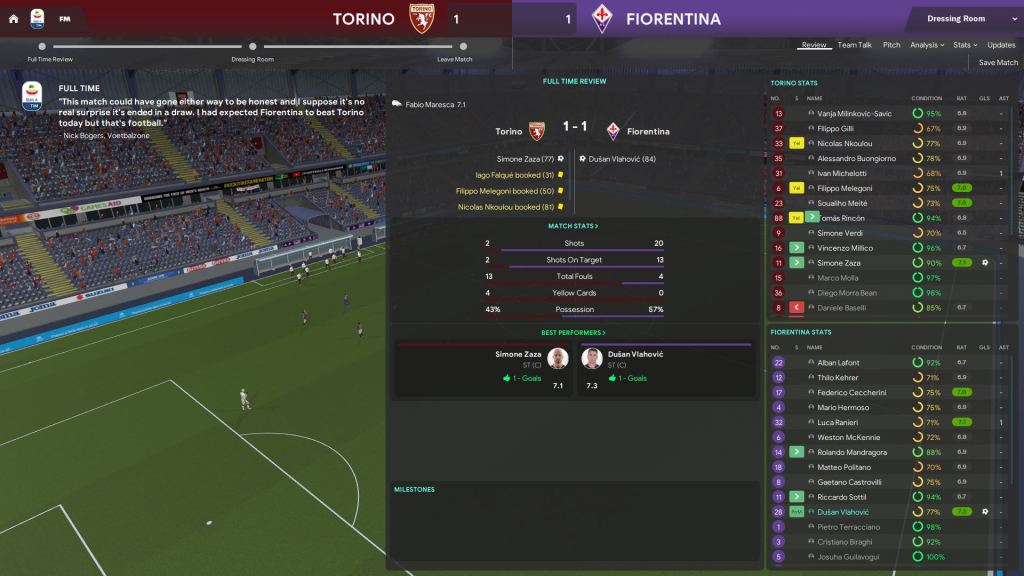Viewport: 1024px width, 576px height.
Task: Select Federico Ceccherini in Fiorentina stats
Action: click(x=851, y=392)
